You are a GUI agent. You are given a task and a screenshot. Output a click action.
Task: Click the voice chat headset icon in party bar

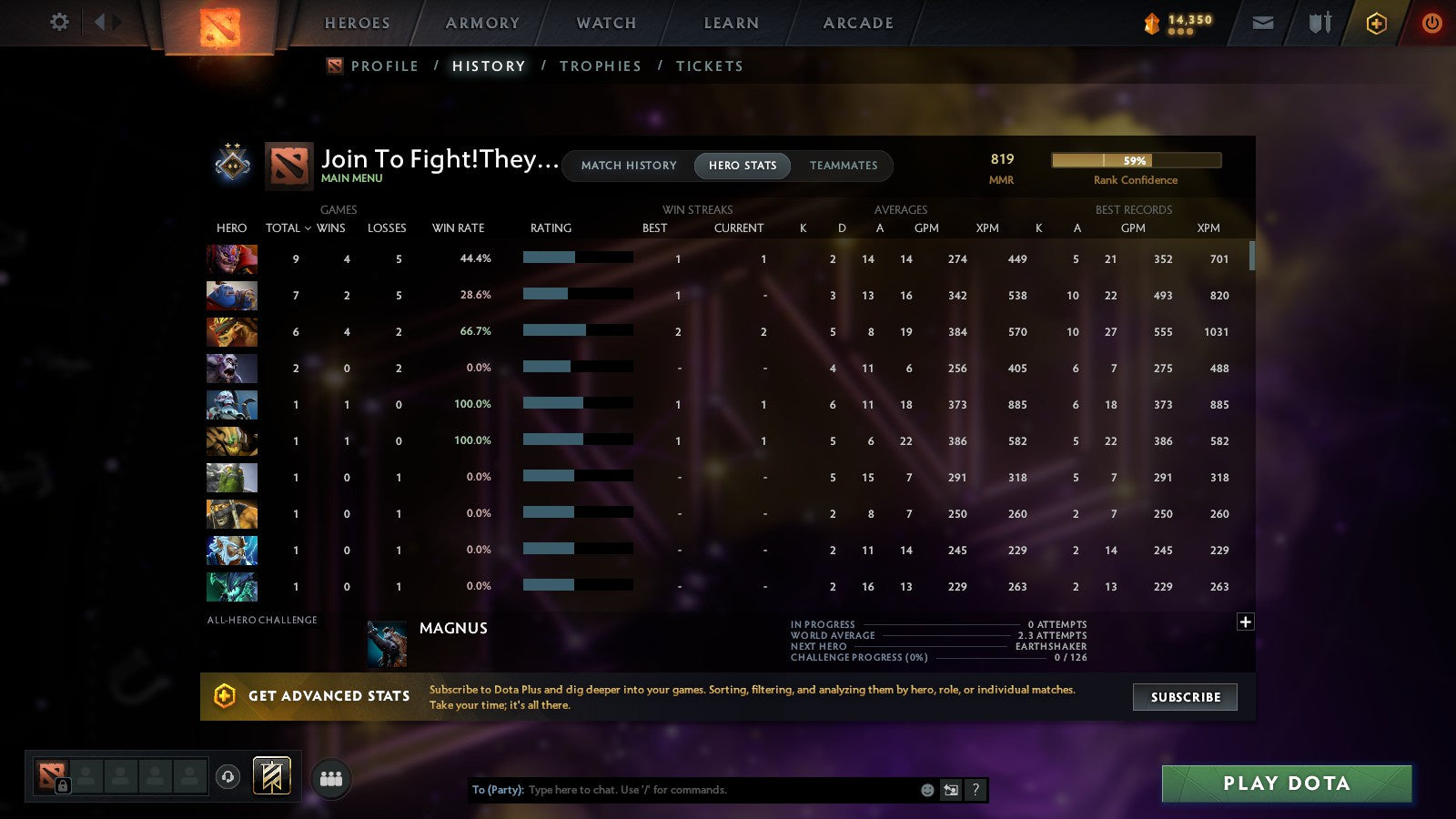227,775
